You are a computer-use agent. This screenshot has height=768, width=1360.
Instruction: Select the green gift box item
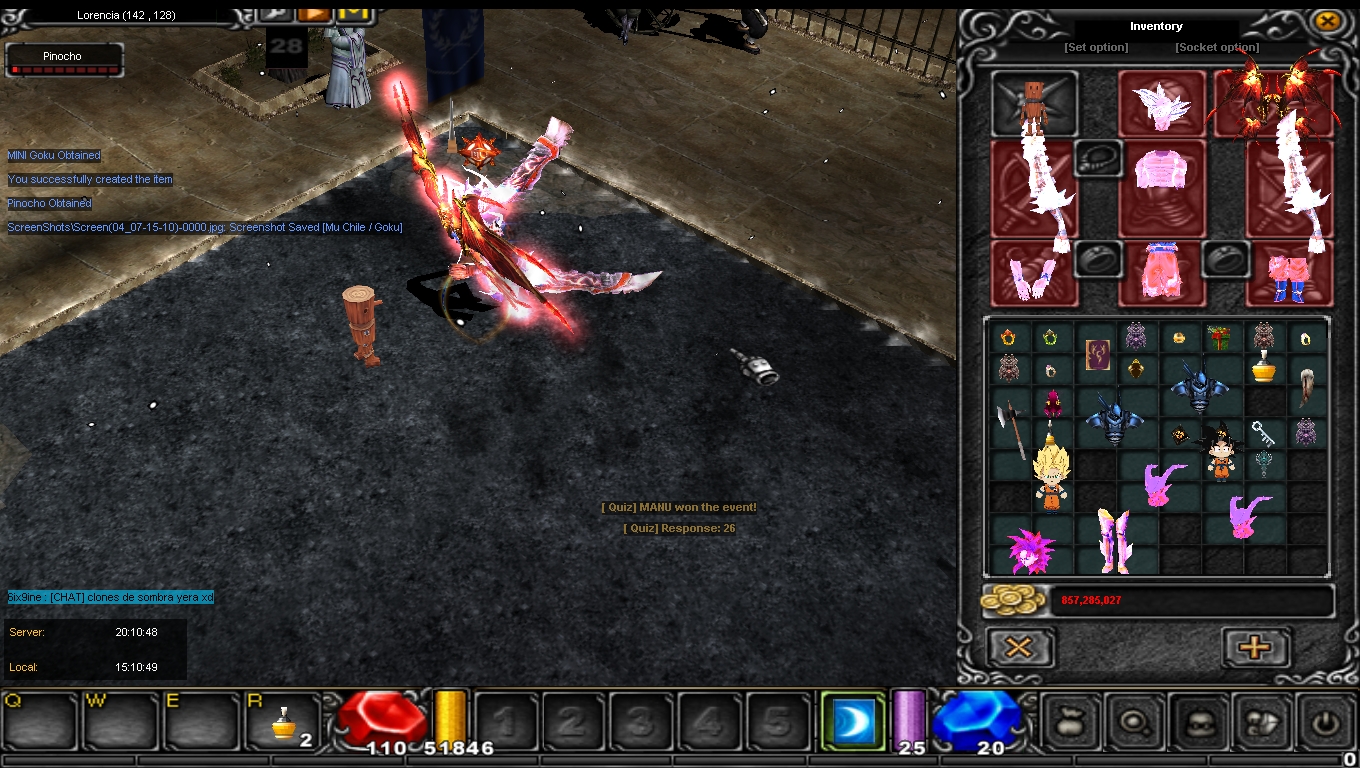pyautogui.click(x=1219, y=337)
